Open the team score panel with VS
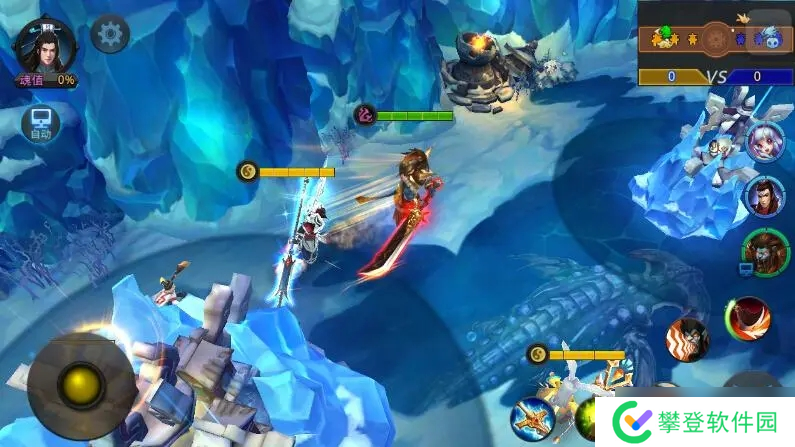Viewport: 795px width, 447px height. click(716, 54)
